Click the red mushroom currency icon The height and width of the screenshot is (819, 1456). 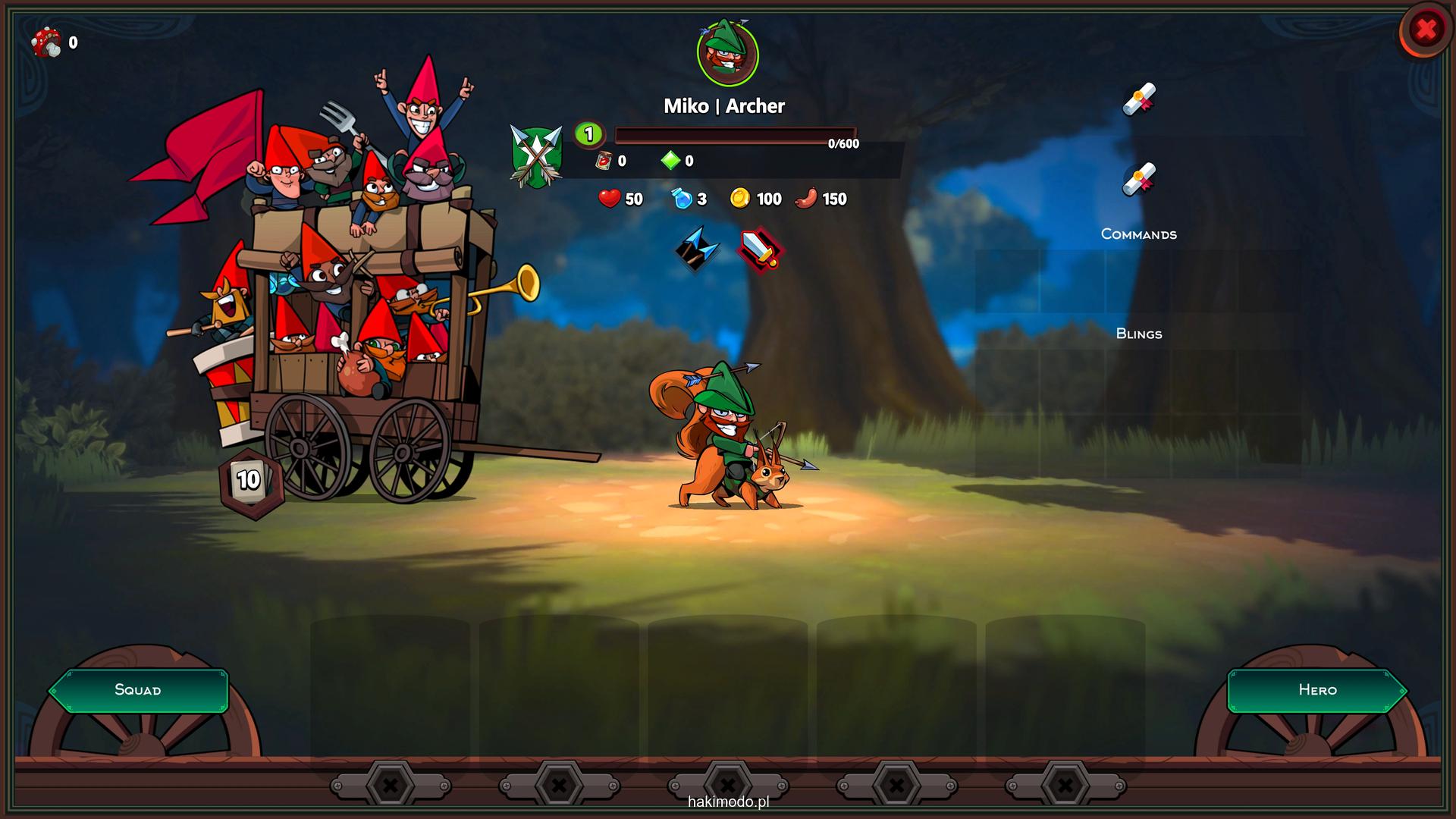click(47, 42)
